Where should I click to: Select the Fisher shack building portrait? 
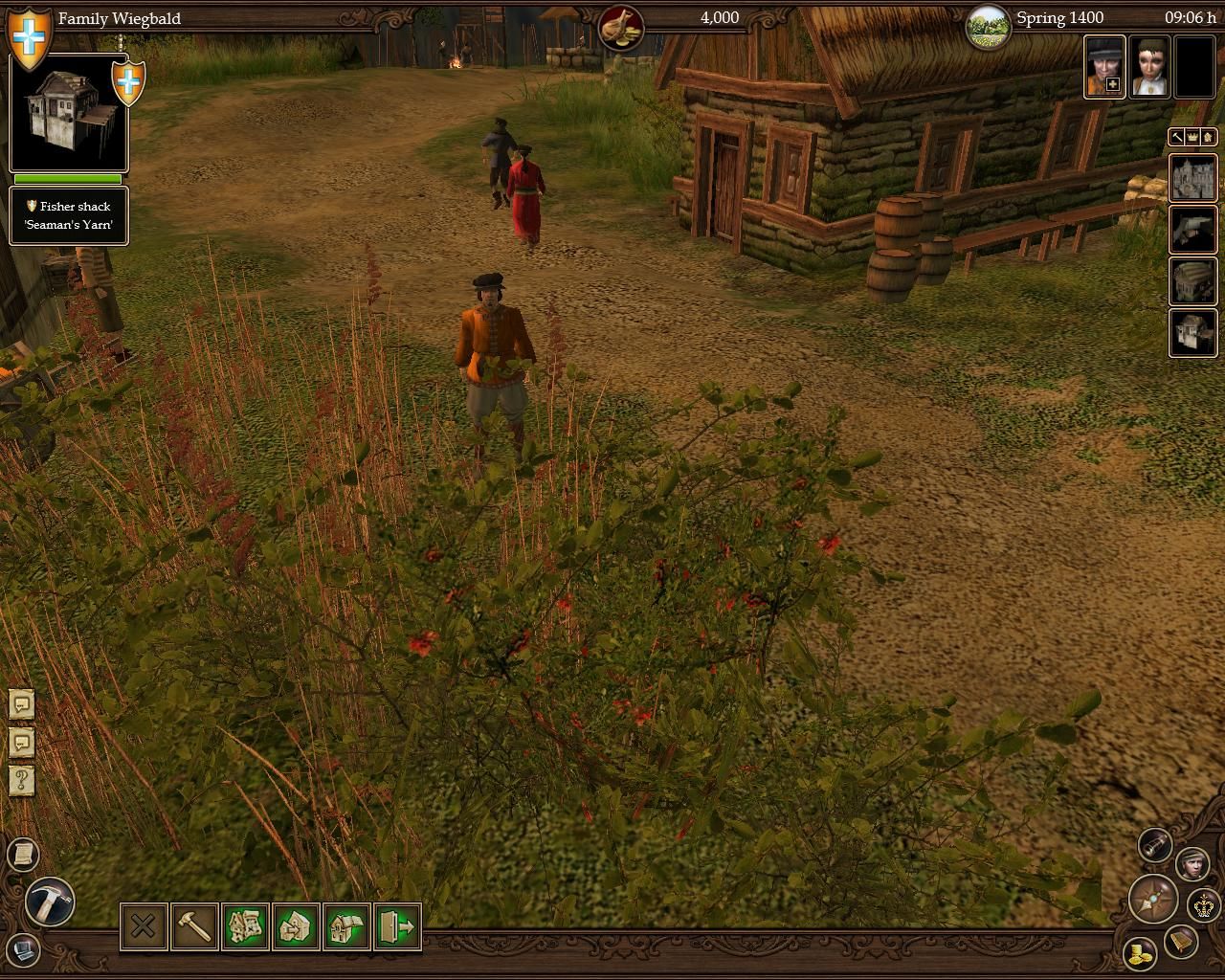(68, 113)
